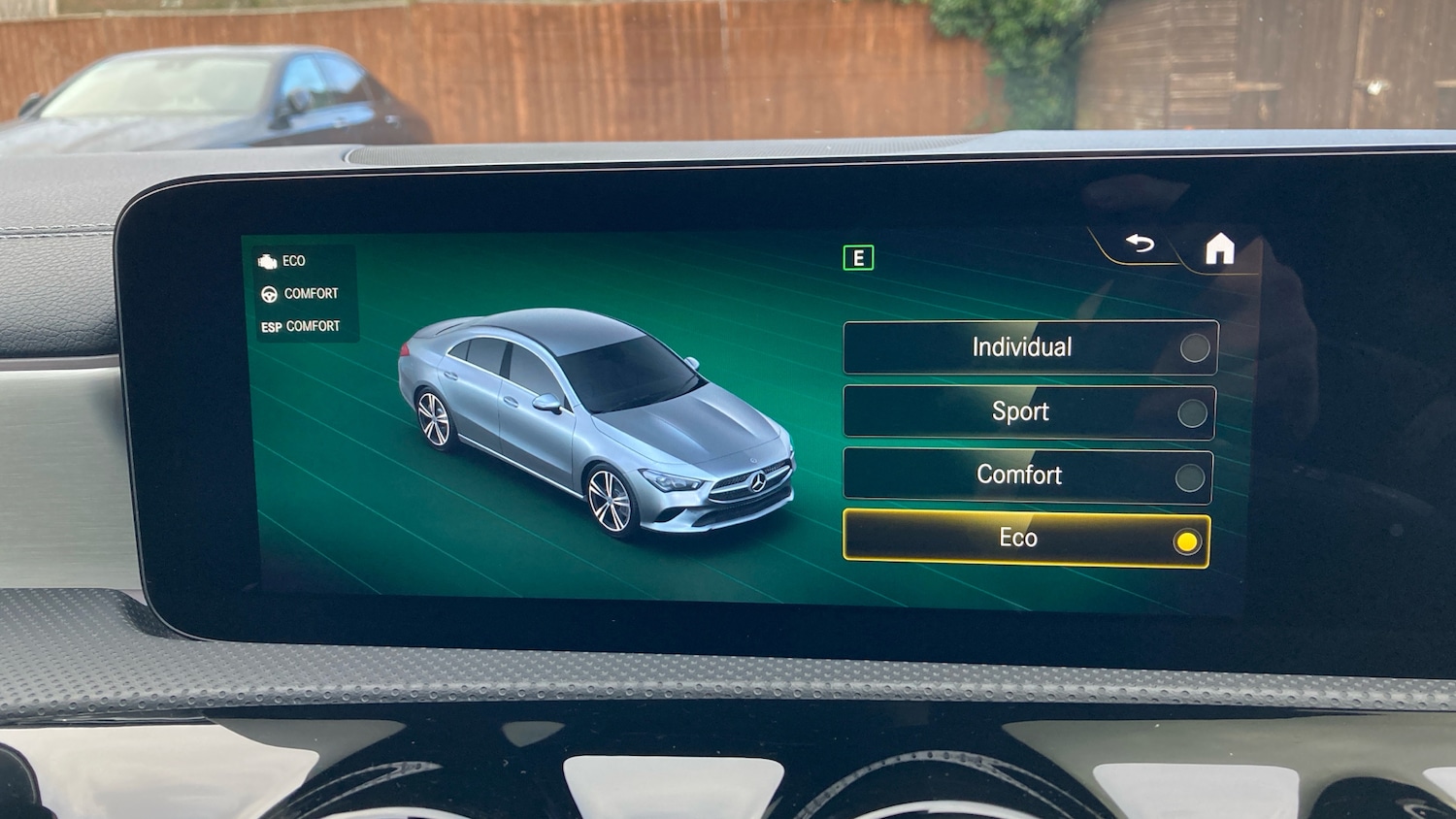The width and height of the screenshot is (1456, 819).
Task: Tap the green E transmission indicator
Action: click(858, 256)
